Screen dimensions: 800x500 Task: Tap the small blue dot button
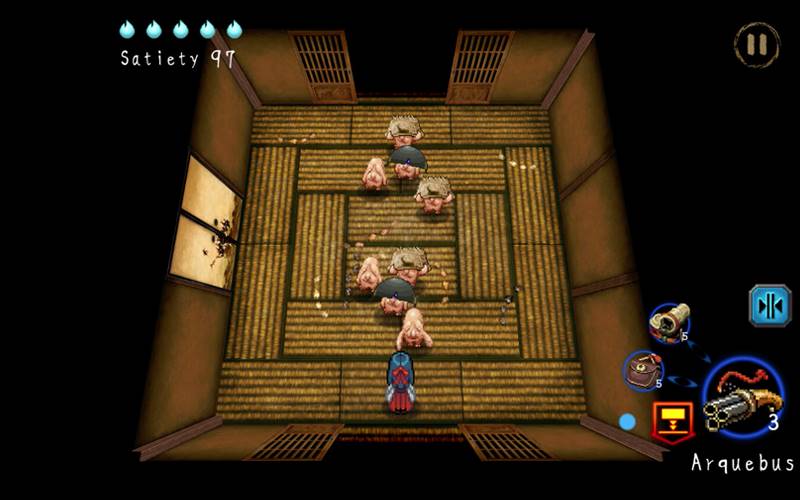[x=627, y=422]
